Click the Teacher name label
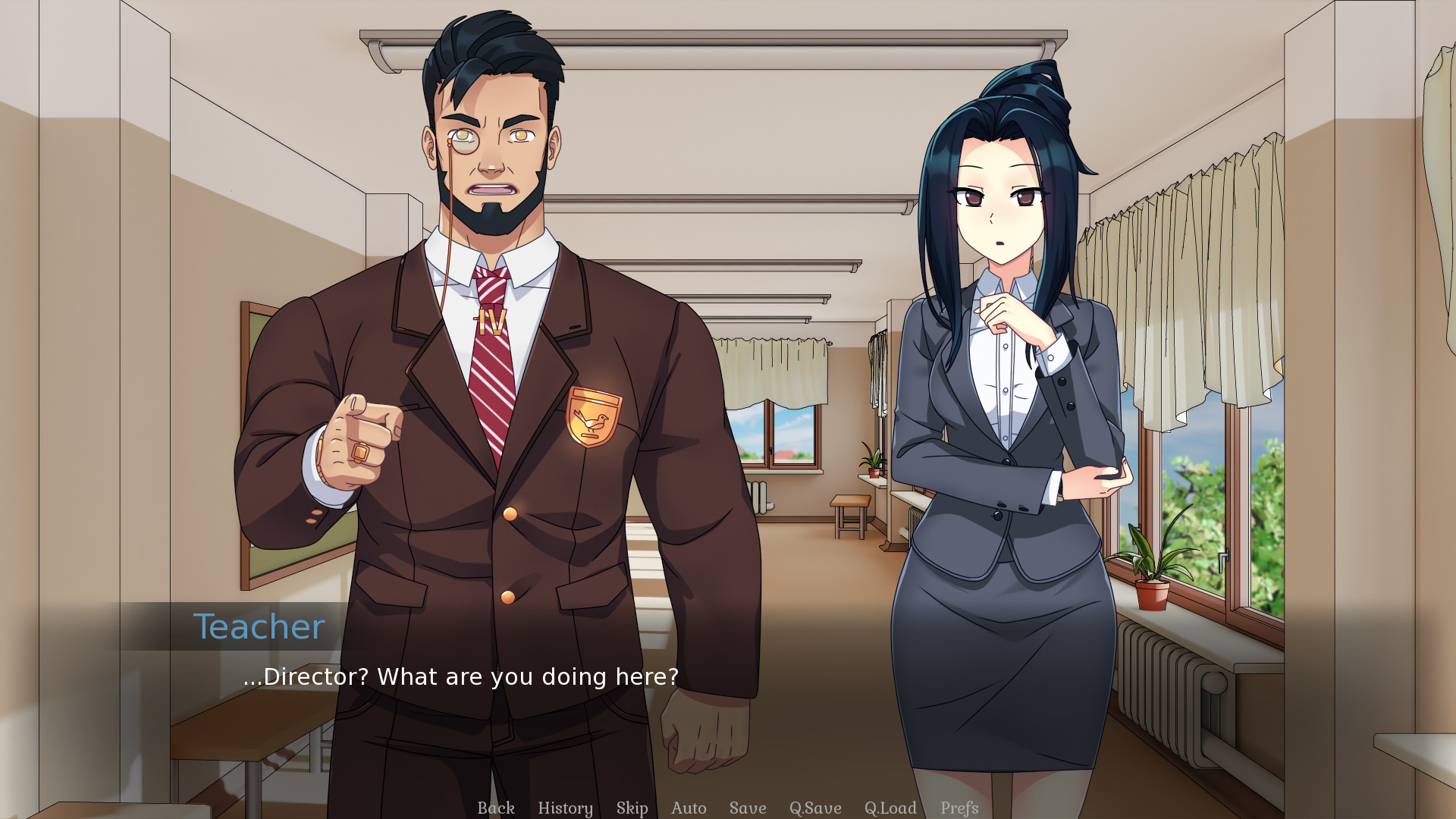The width and height of the screenshot is (1456, 819). click(259, 625)
